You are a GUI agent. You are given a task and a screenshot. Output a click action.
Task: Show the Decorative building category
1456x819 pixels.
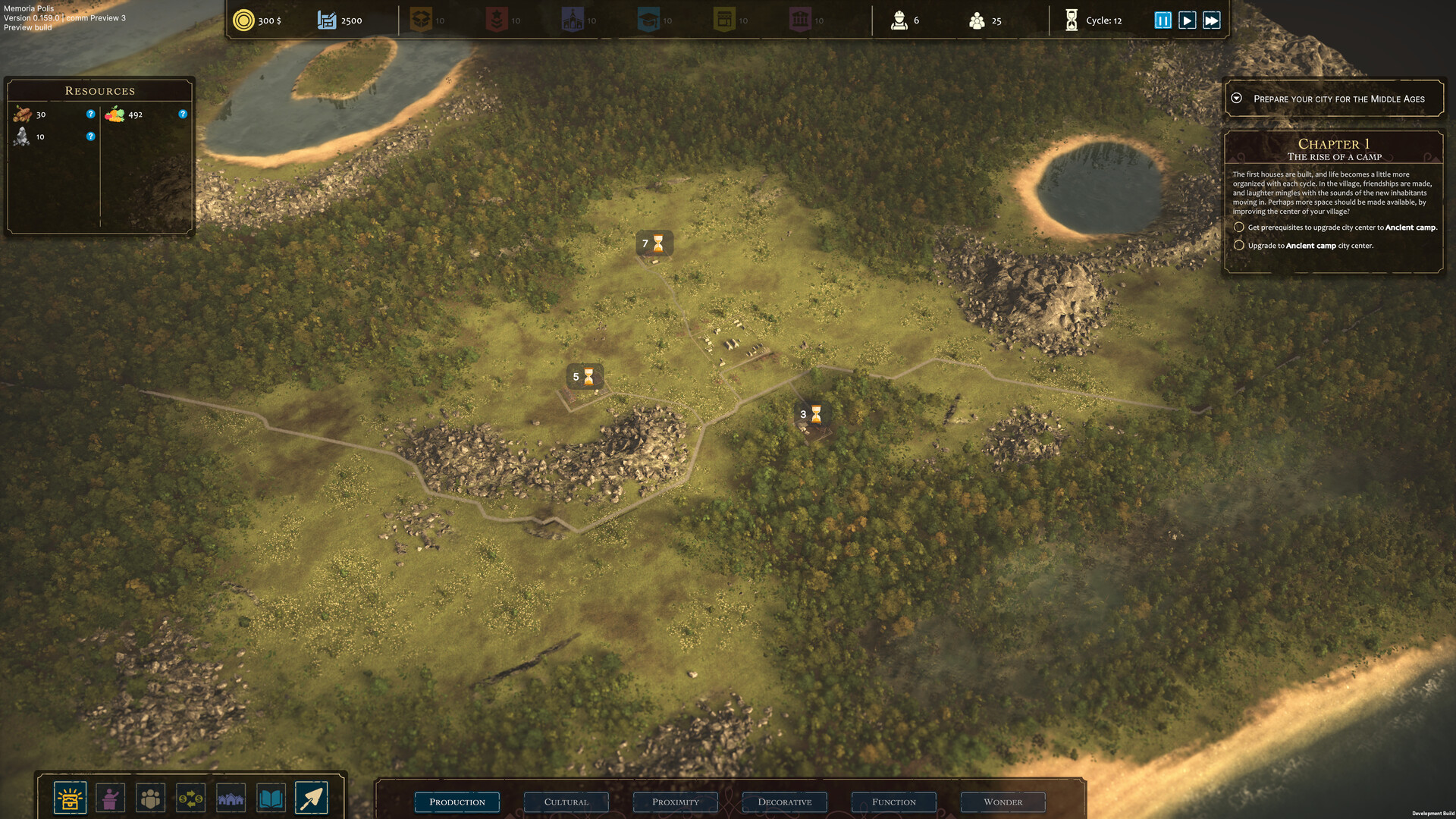click(x=784, y=802)
